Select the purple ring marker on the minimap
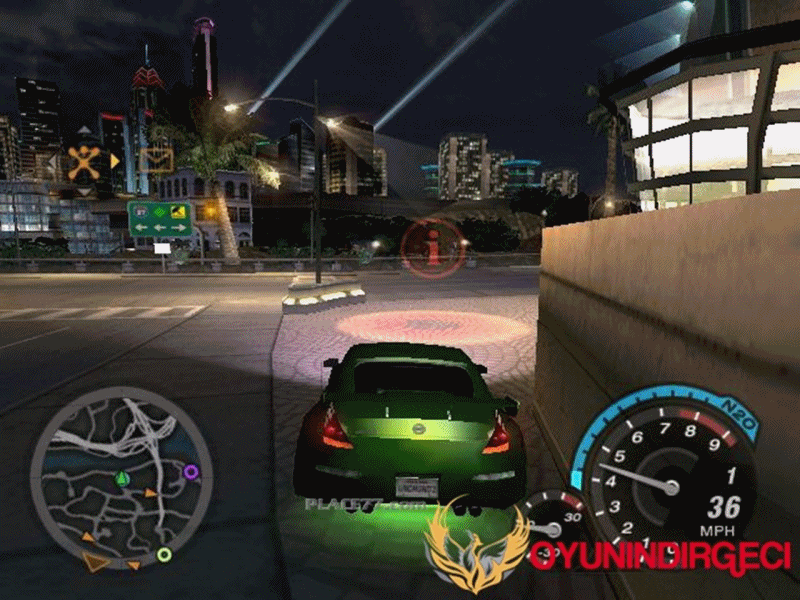800x600 pixels. click(x=191, y=471)
